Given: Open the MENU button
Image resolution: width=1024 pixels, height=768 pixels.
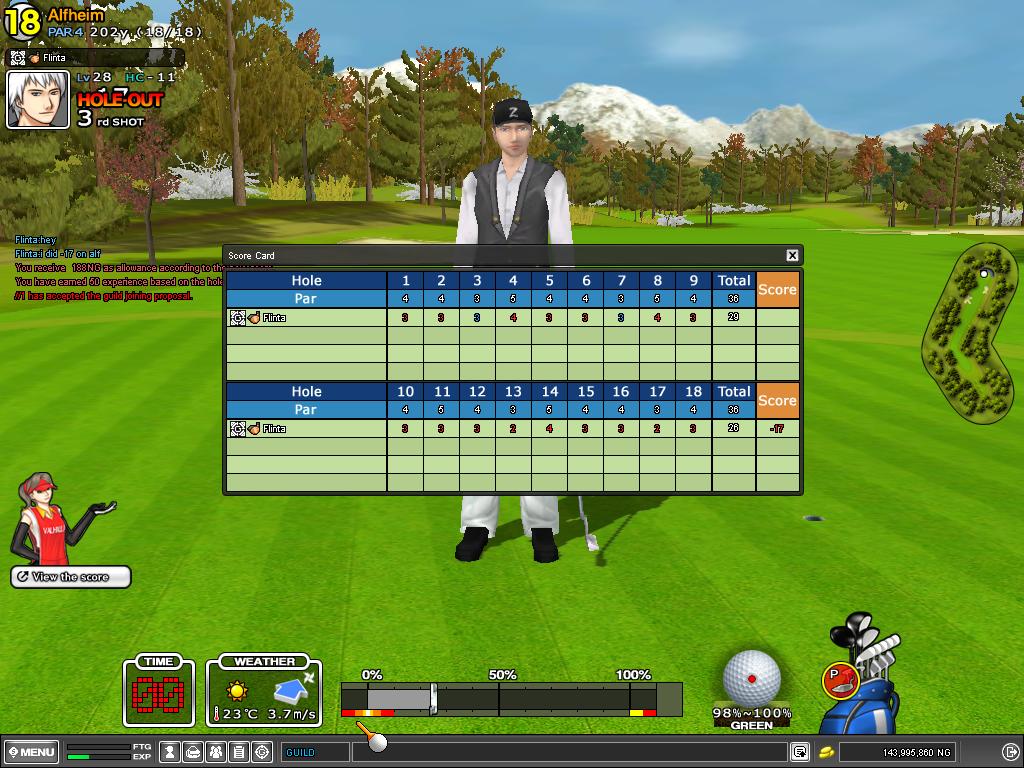Looking at the screenshot, I should [x=31, y=752].
